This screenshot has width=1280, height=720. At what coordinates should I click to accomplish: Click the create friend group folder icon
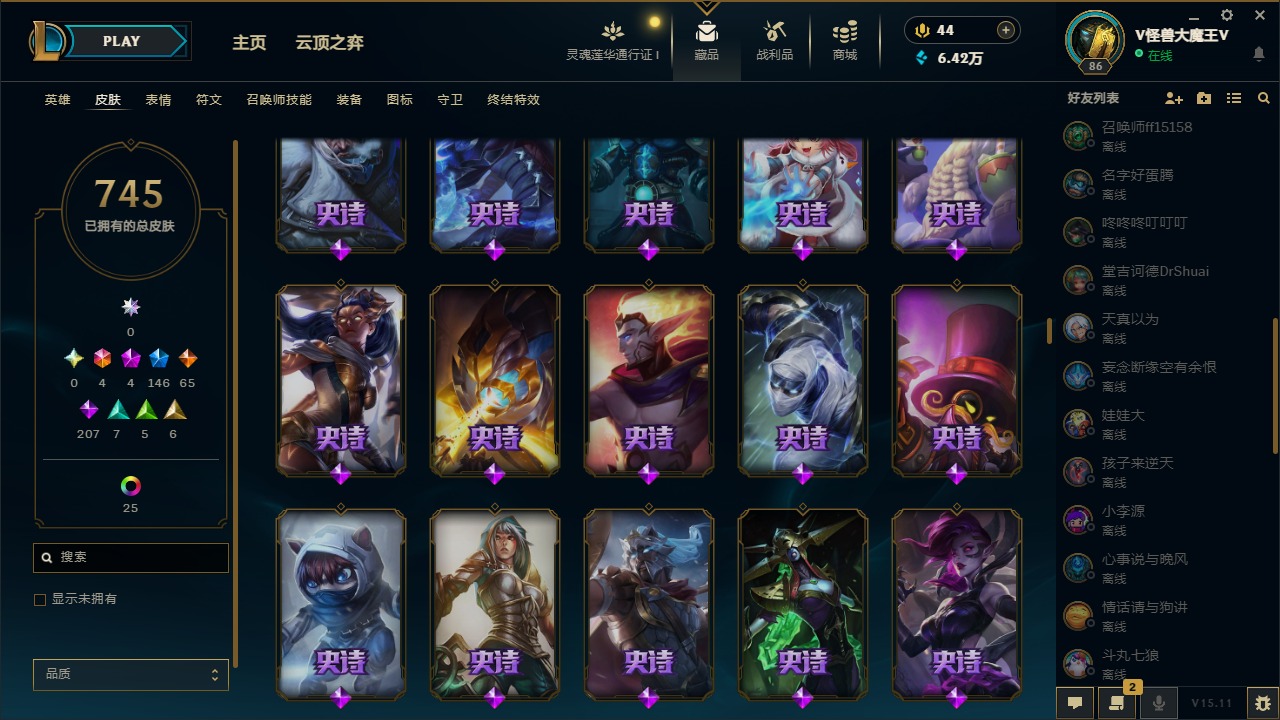point(1203,98)
